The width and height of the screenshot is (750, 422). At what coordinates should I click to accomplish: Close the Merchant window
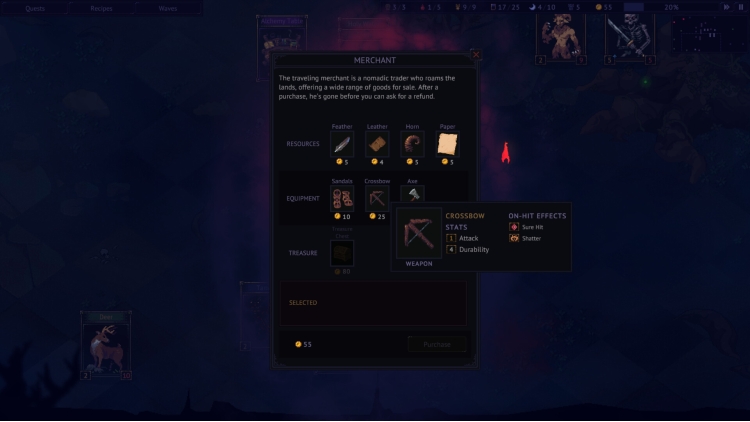(476, 55)
